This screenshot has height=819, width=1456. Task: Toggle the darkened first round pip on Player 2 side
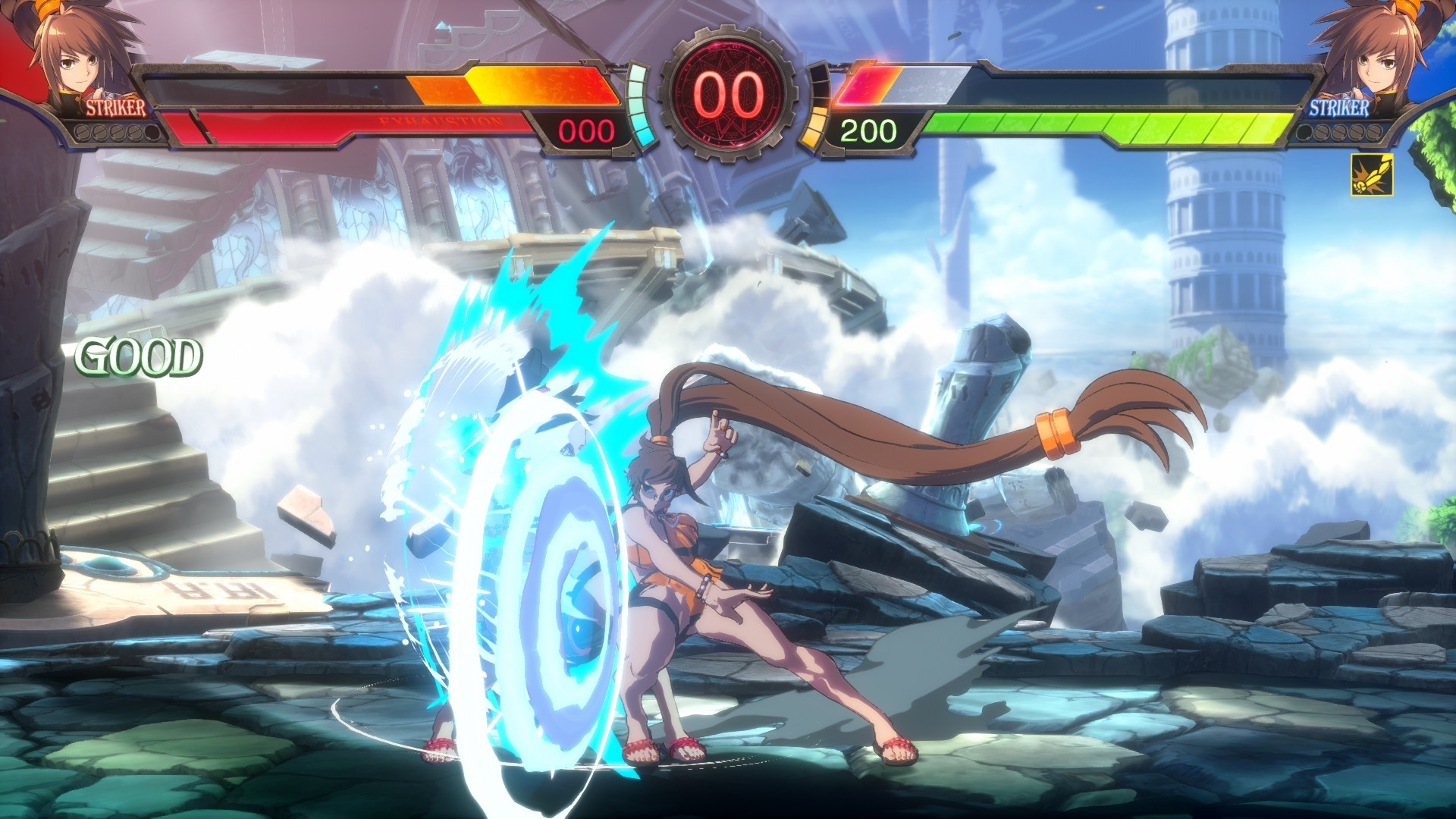(1304, 133)
